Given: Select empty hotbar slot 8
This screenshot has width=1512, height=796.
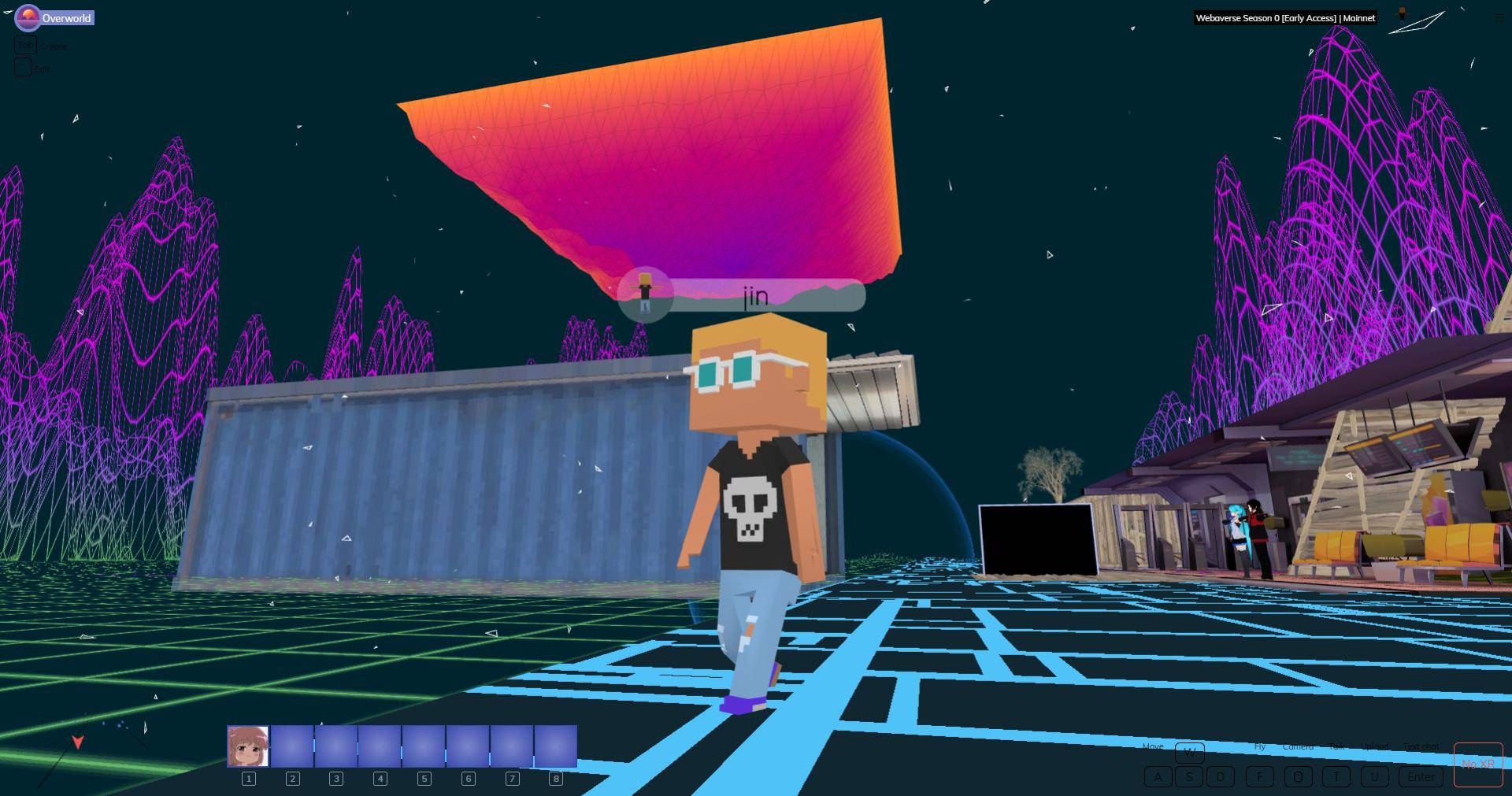Looking at the screenshot, I should [x=556, y=746].
